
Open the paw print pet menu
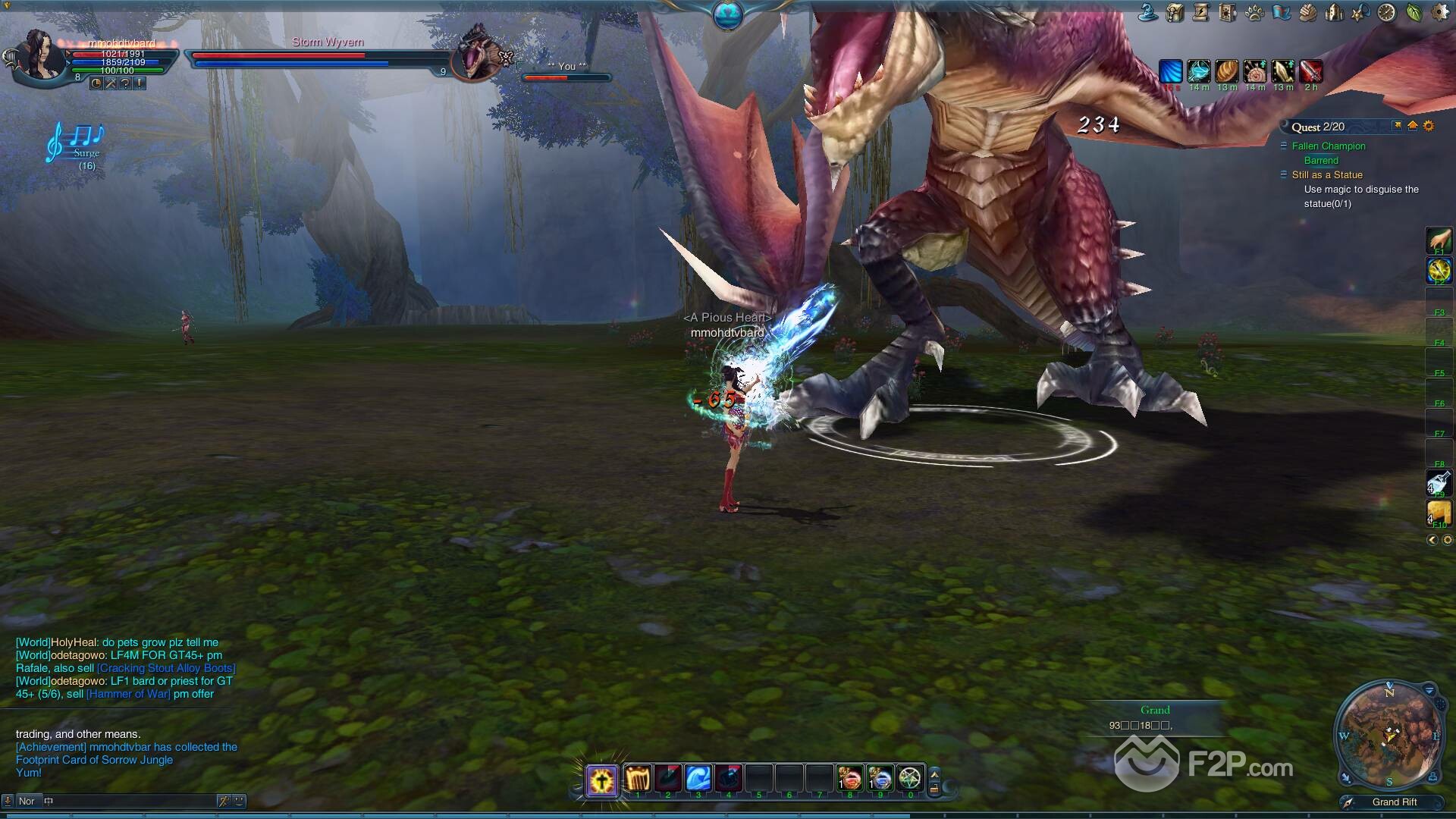coord(1254,12)
